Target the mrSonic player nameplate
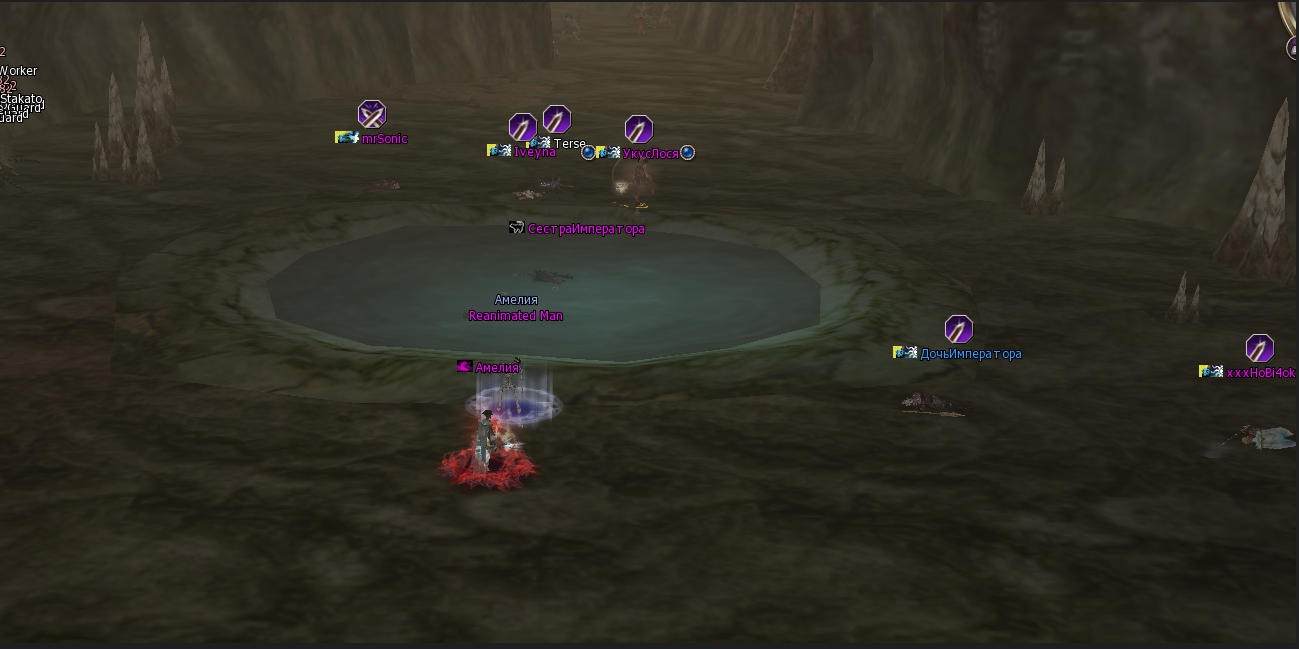 [384, 138]
